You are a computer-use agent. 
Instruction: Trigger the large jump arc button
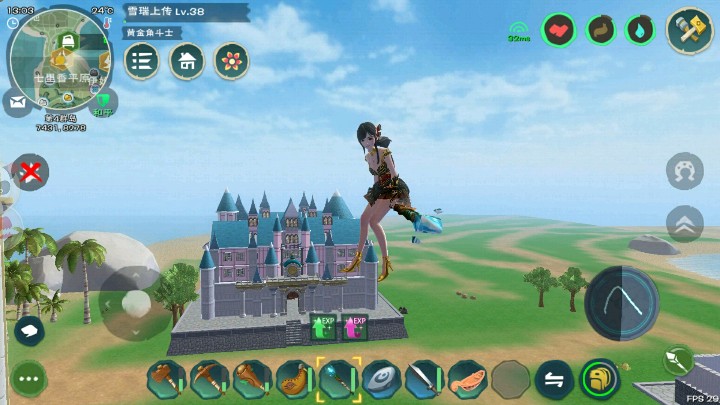pyautogui.click(x=621, y=301)
